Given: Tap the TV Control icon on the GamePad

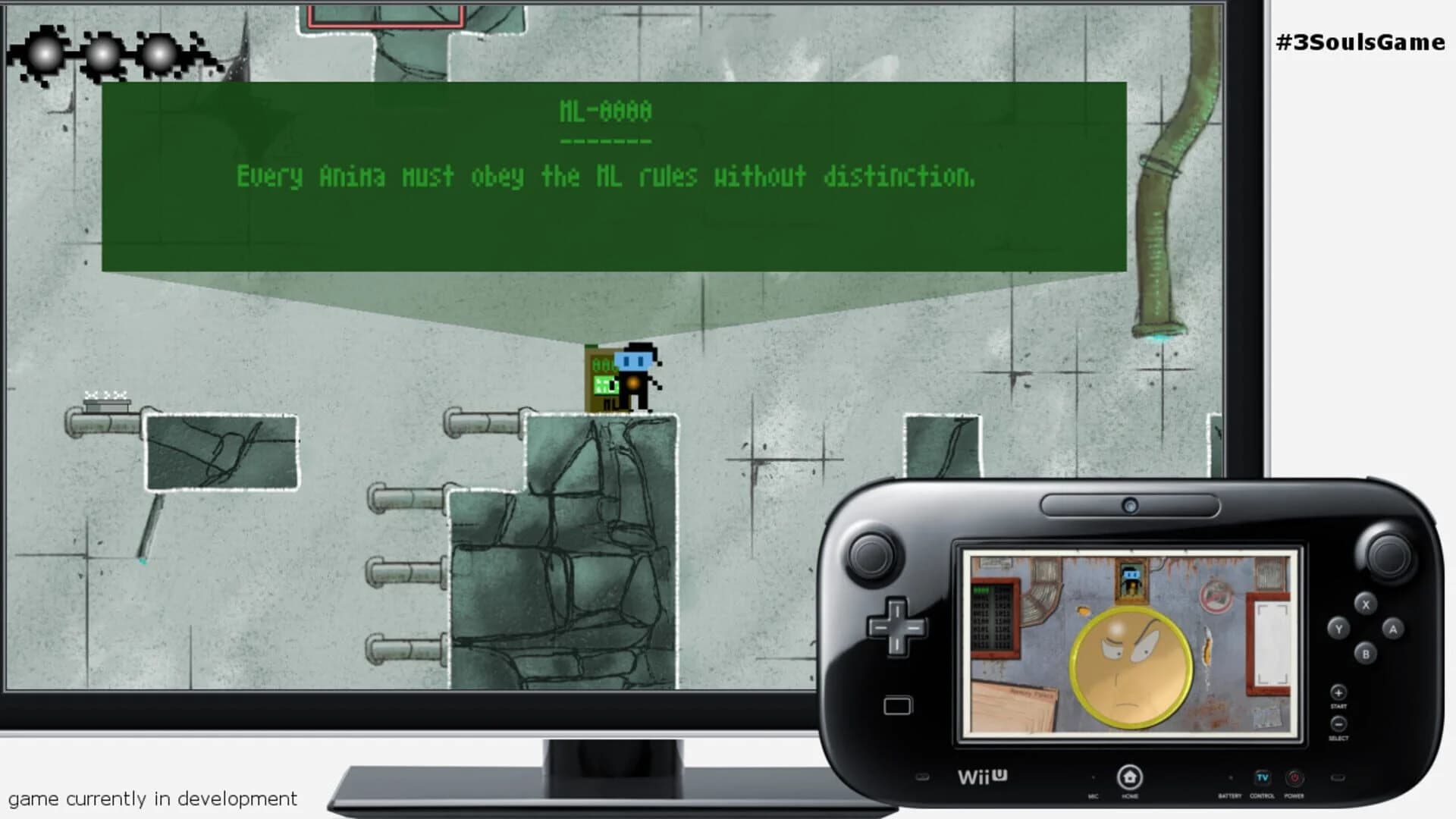Looking at the screenshot, I should [1262, 777].
